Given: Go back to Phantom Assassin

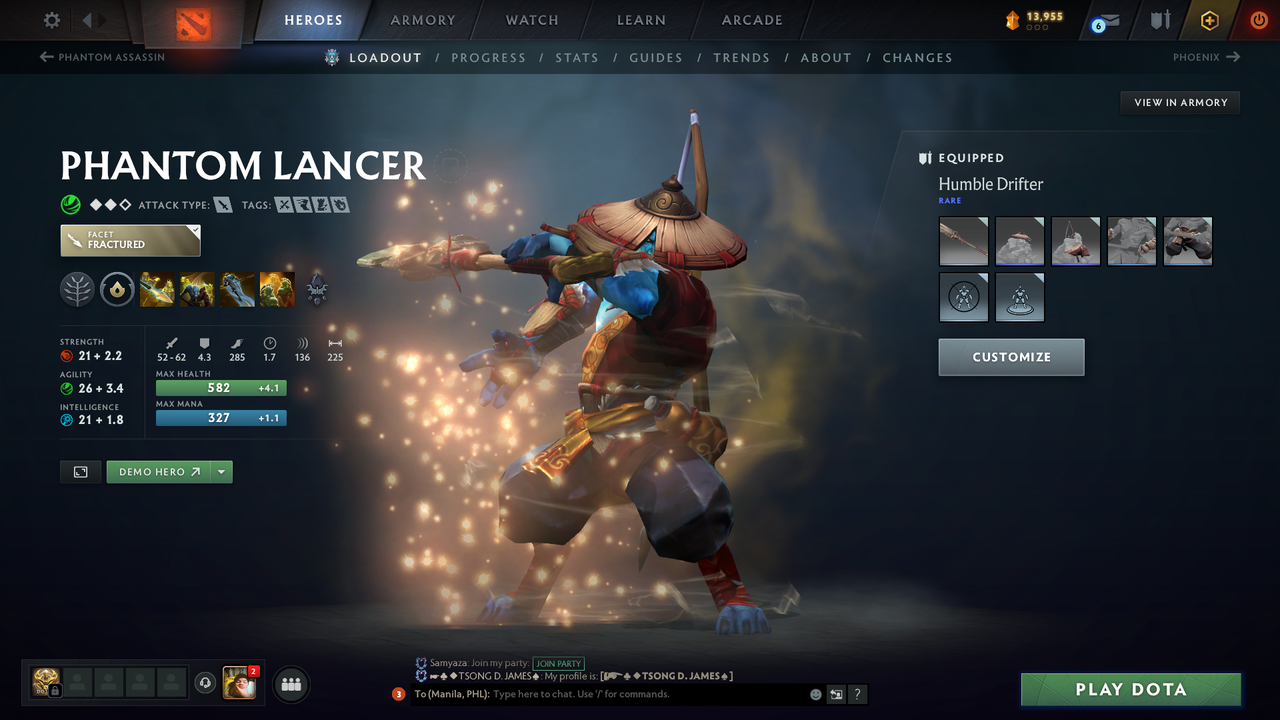Looking at the screenshot, I should click(100, 57).
